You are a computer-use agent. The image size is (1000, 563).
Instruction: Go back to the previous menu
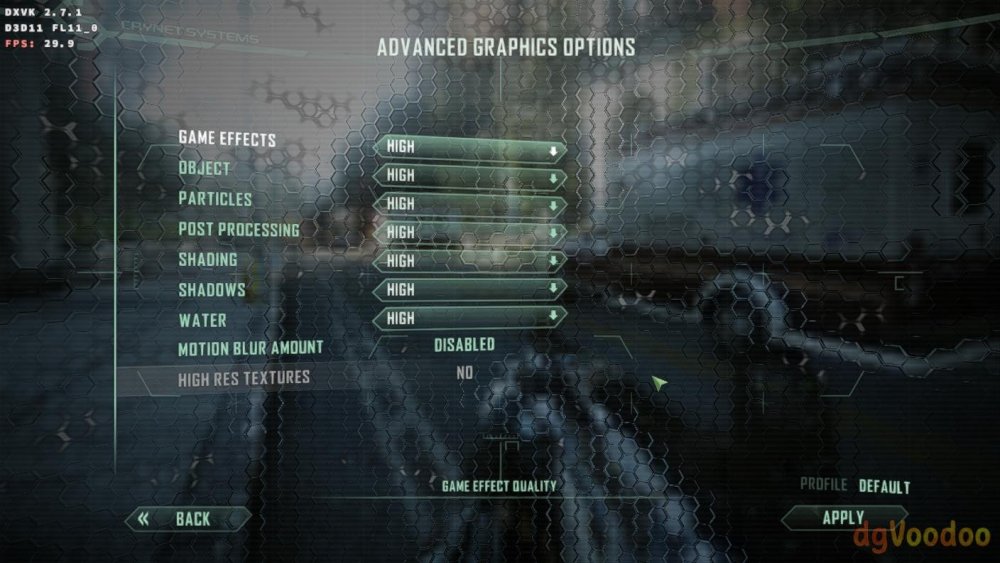click(x=188, y=519)
